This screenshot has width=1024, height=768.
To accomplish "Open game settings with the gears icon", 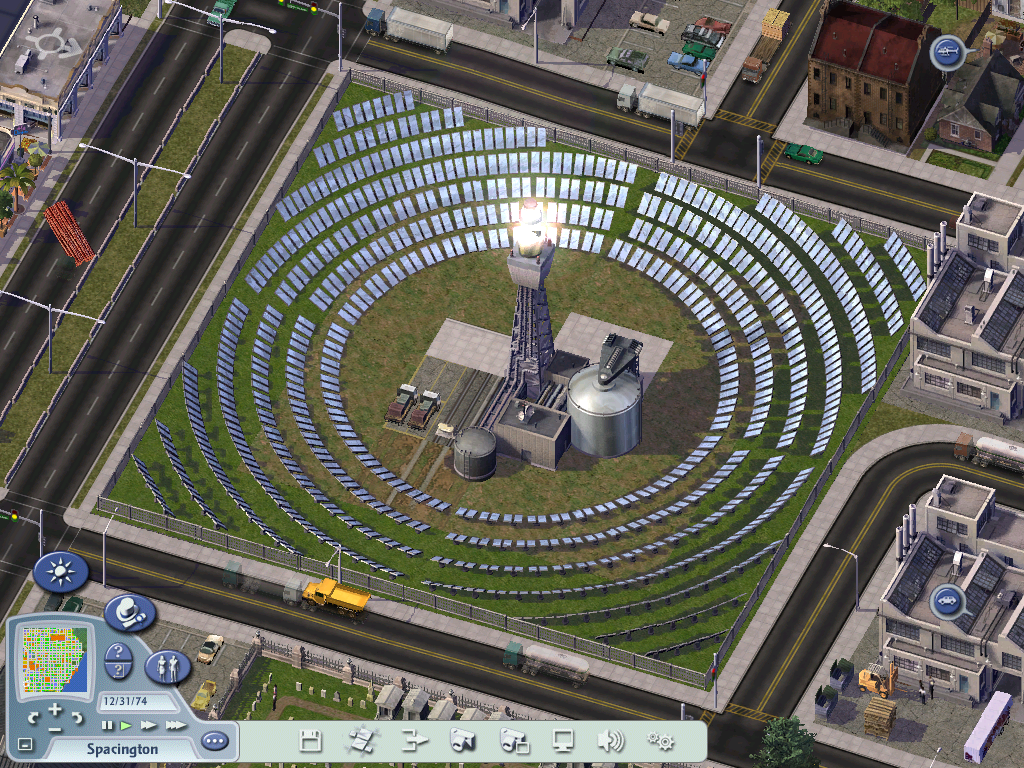I will (x=660, y=741).
